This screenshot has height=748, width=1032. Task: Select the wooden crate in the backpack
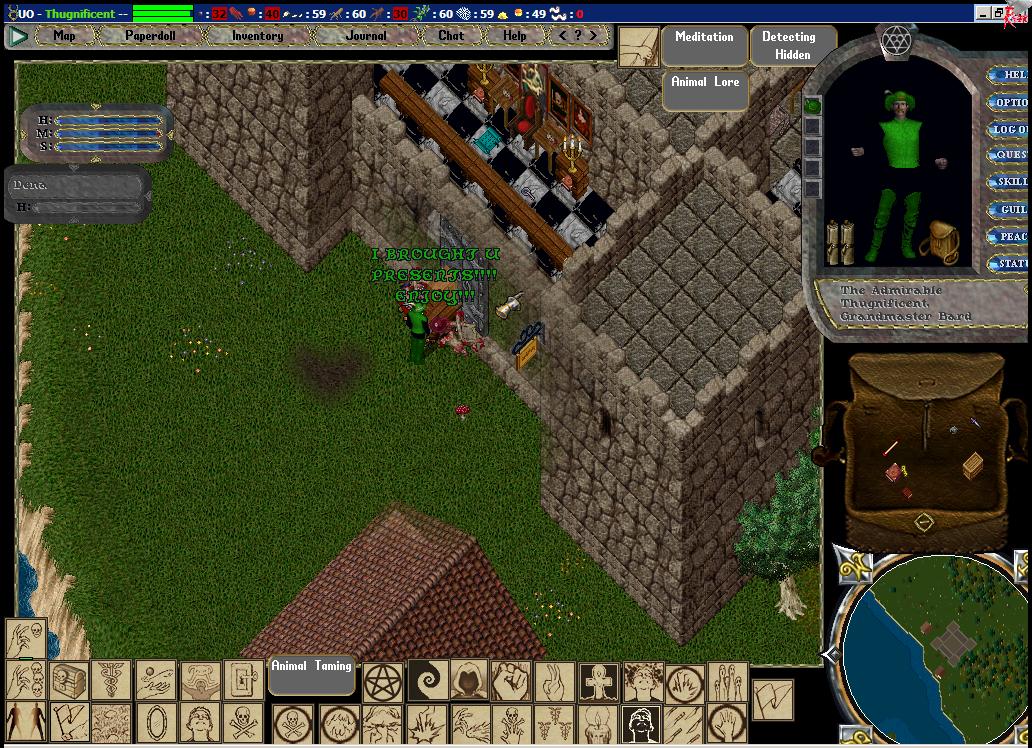point(972,466)
